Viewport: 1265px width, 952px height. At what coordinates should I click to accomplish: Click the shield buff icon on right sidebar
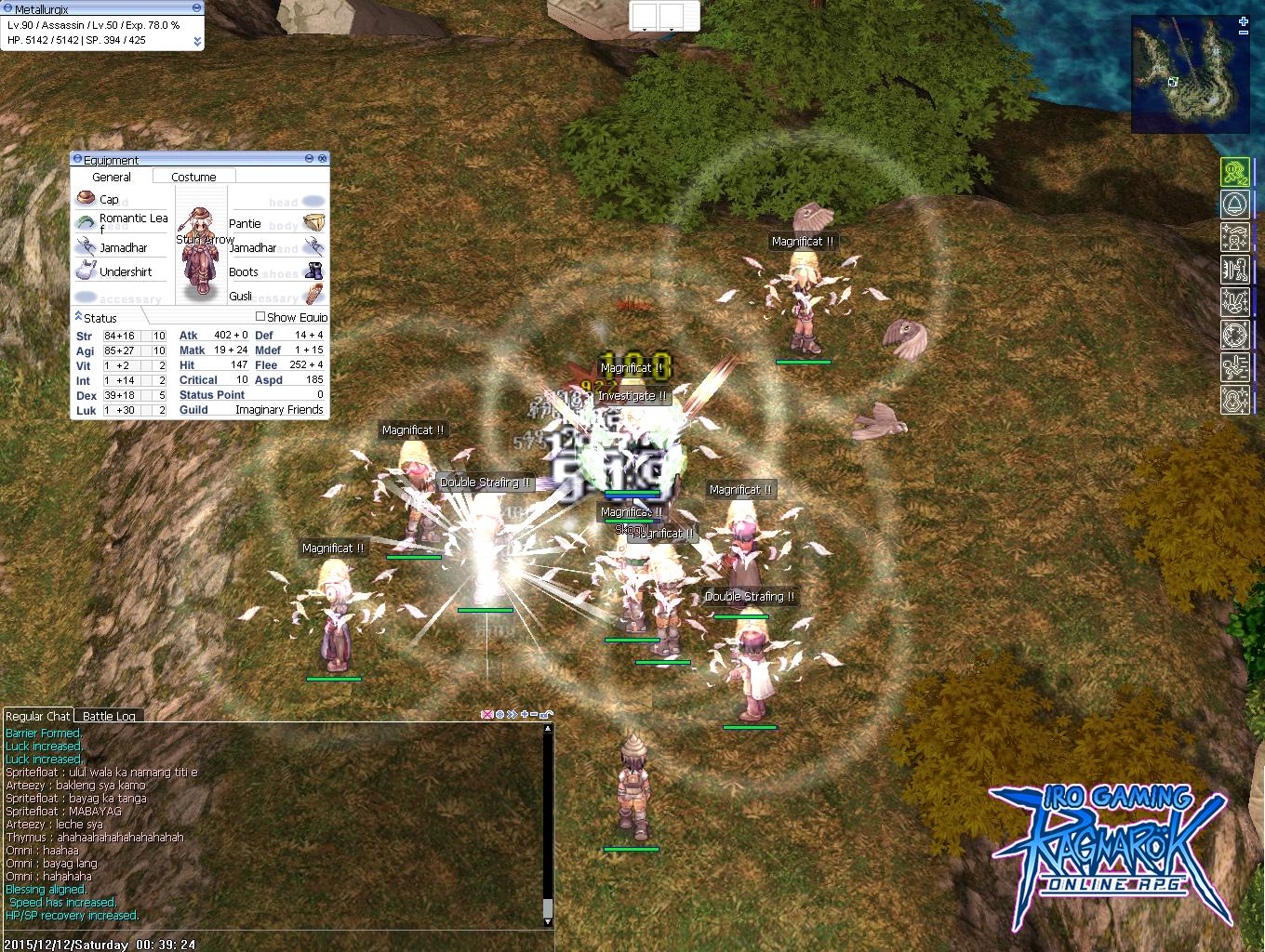[1235, 269]
